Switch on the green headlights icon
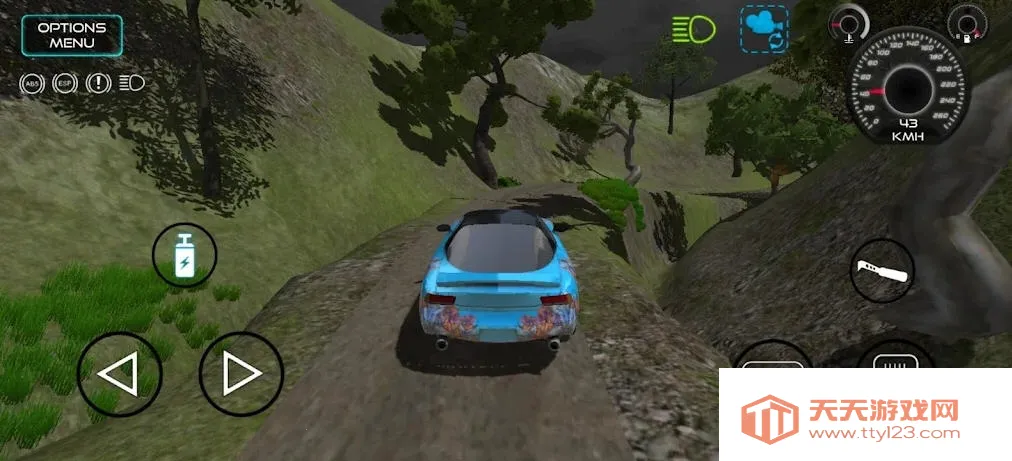The height and width of the screenshot is (461, 1012). click(x=694, y=29)
